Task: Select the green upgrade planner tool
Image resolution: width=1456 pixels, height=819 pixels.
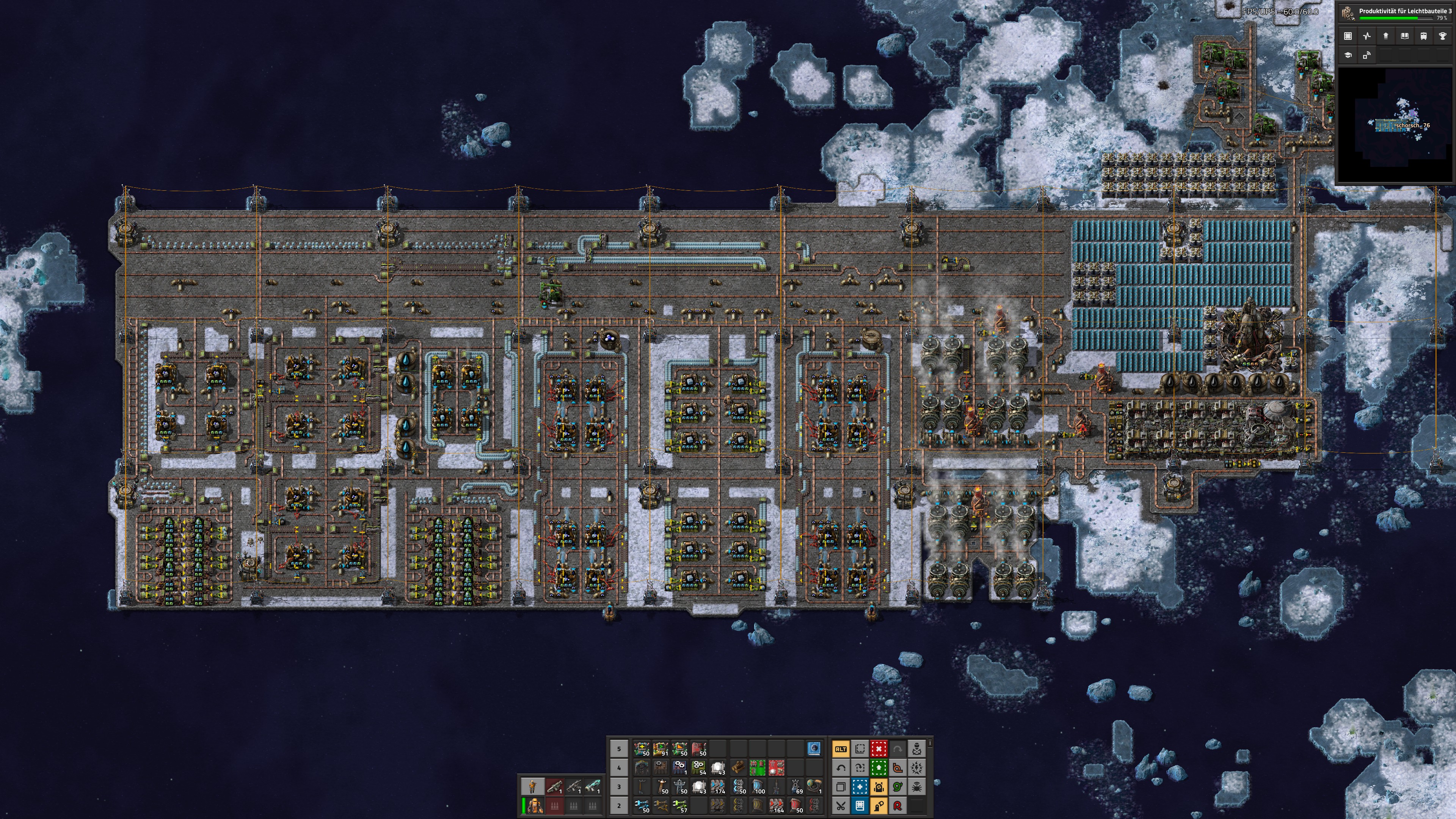Action: pos(879,767)
